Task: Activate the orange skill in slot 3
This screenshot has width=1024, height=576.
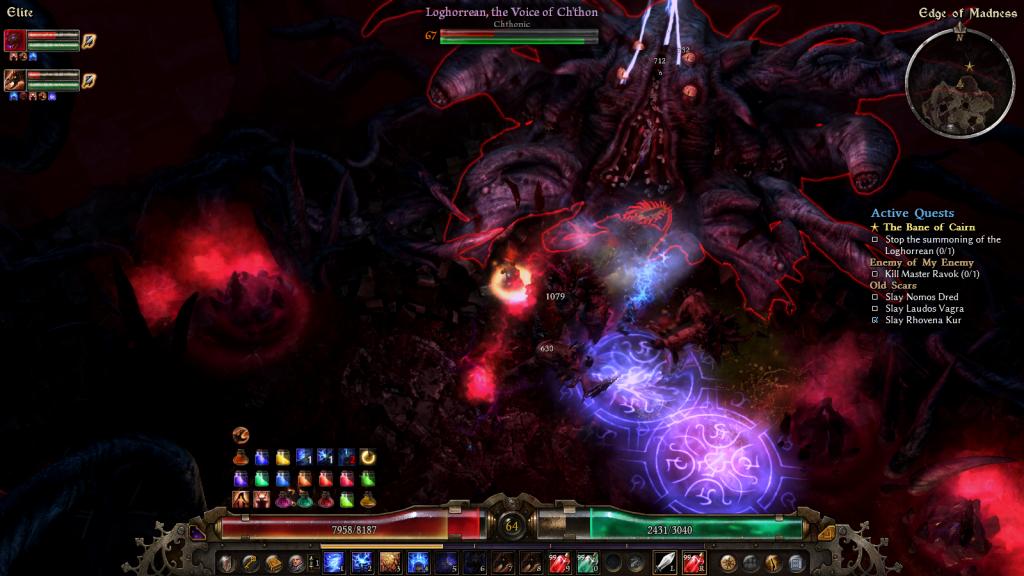Action: tap(389, 562)
